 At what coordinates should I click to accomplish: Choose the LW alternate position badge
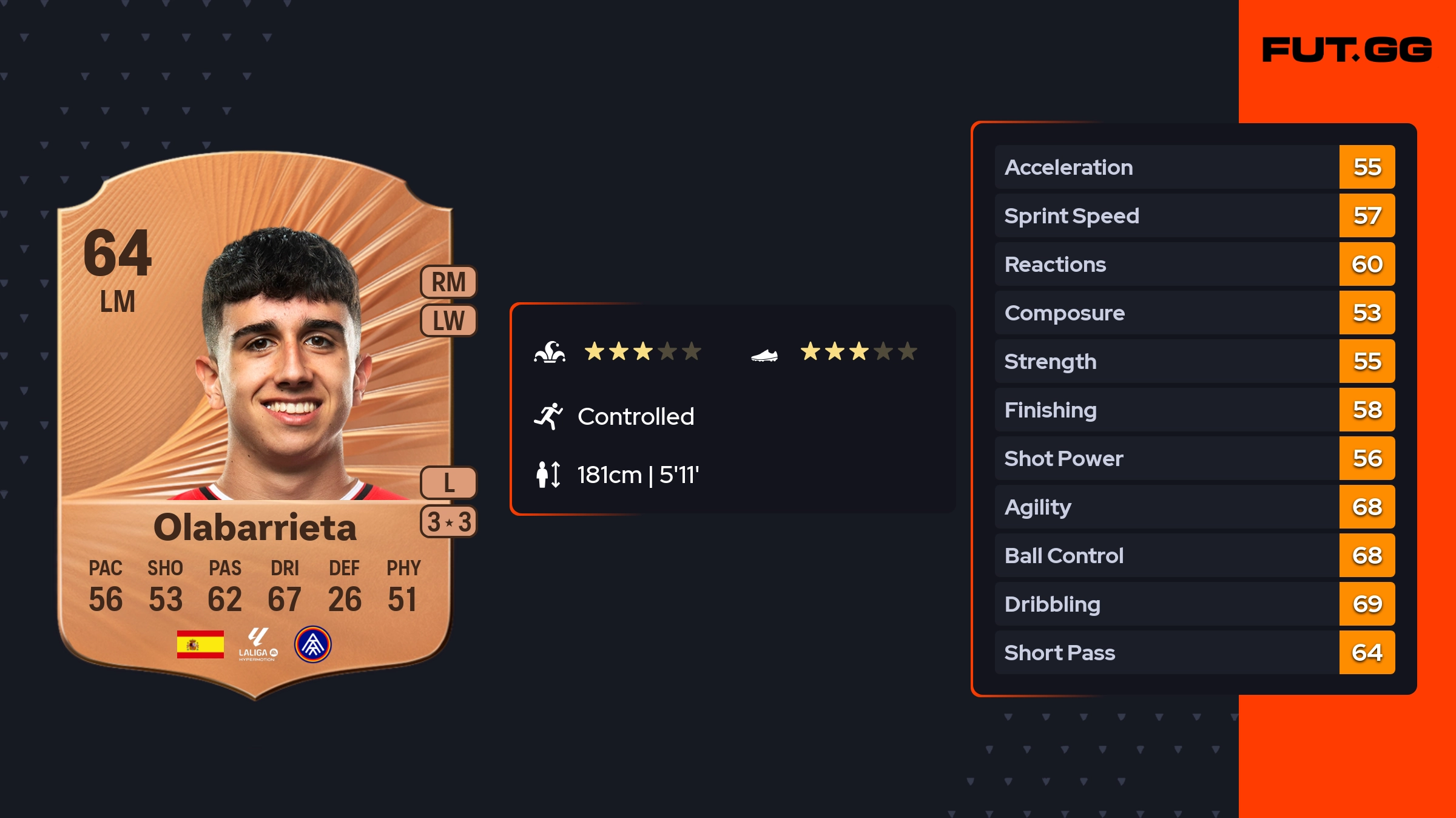(448, 320)
